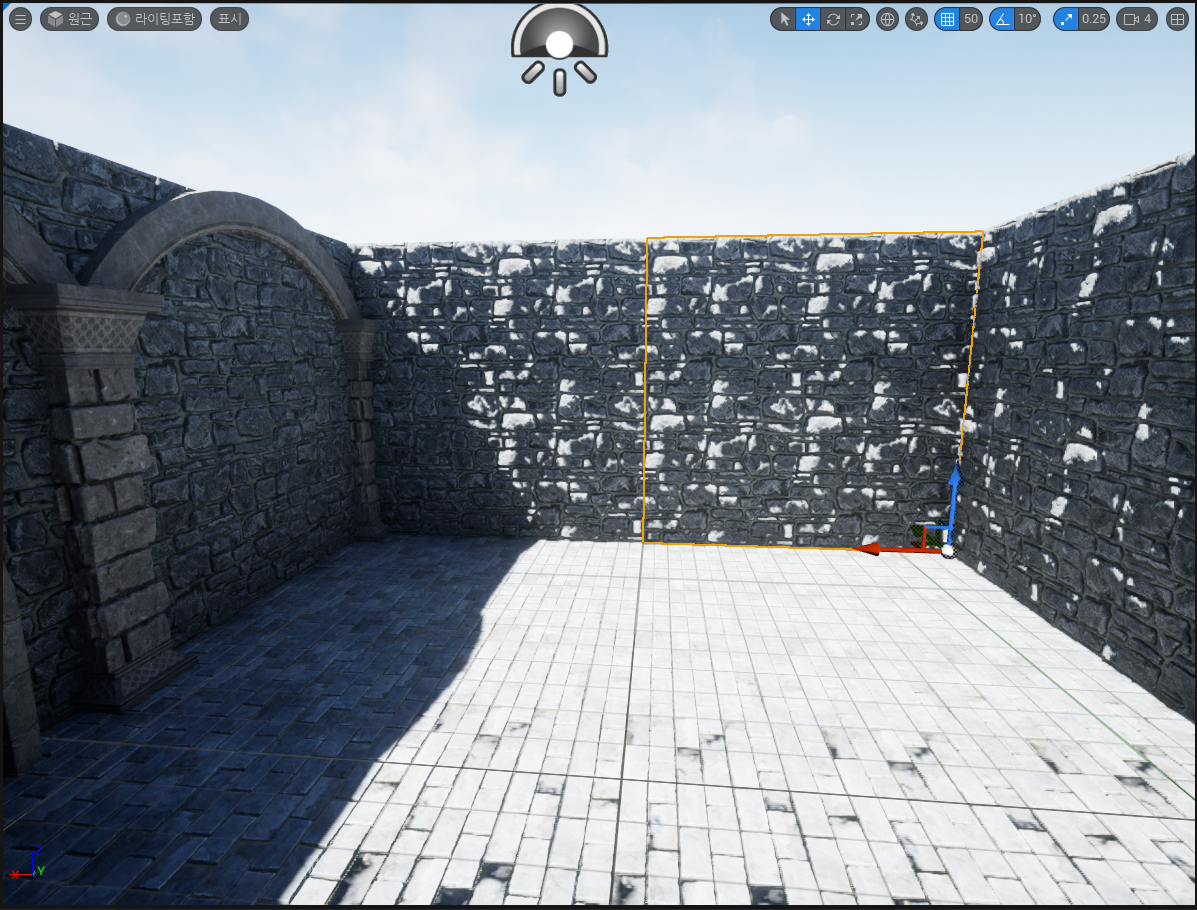Toggle rotation snapping angle icon
This screenshot has height=910, width=1197.
(1002, 19)
